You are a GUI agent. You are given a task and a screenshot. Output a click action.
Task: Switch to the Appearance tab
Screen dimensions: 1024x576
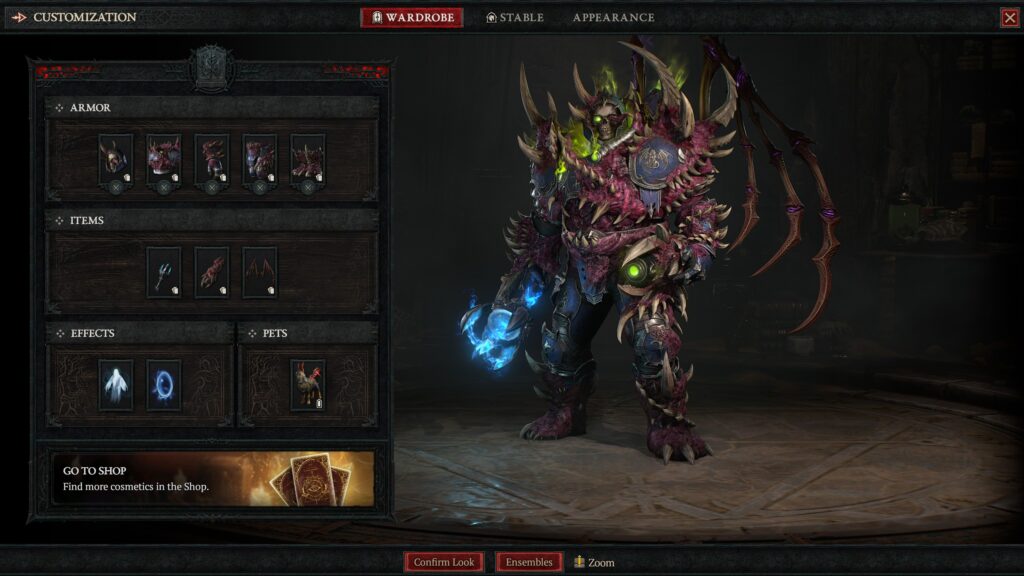coord(613,18)
